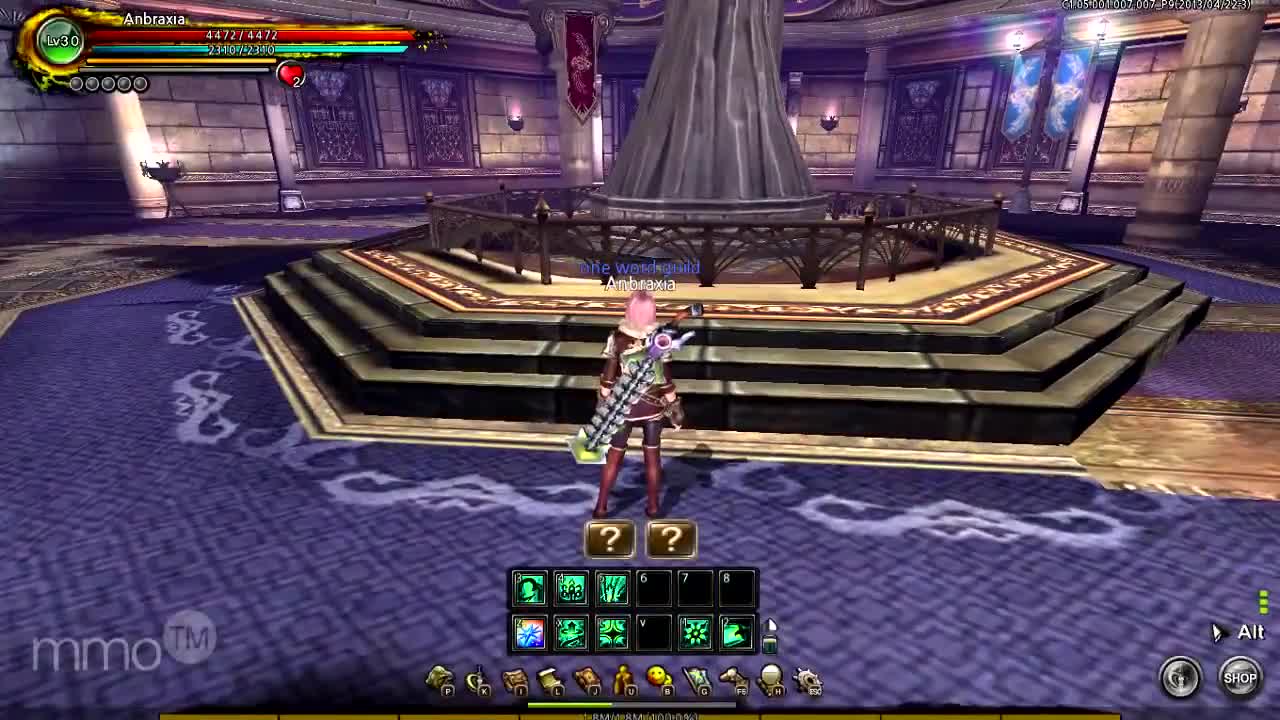The image size is (1280, 720).
Task: Click the potion item beside the hotbar
Action: tap(770, 644)
